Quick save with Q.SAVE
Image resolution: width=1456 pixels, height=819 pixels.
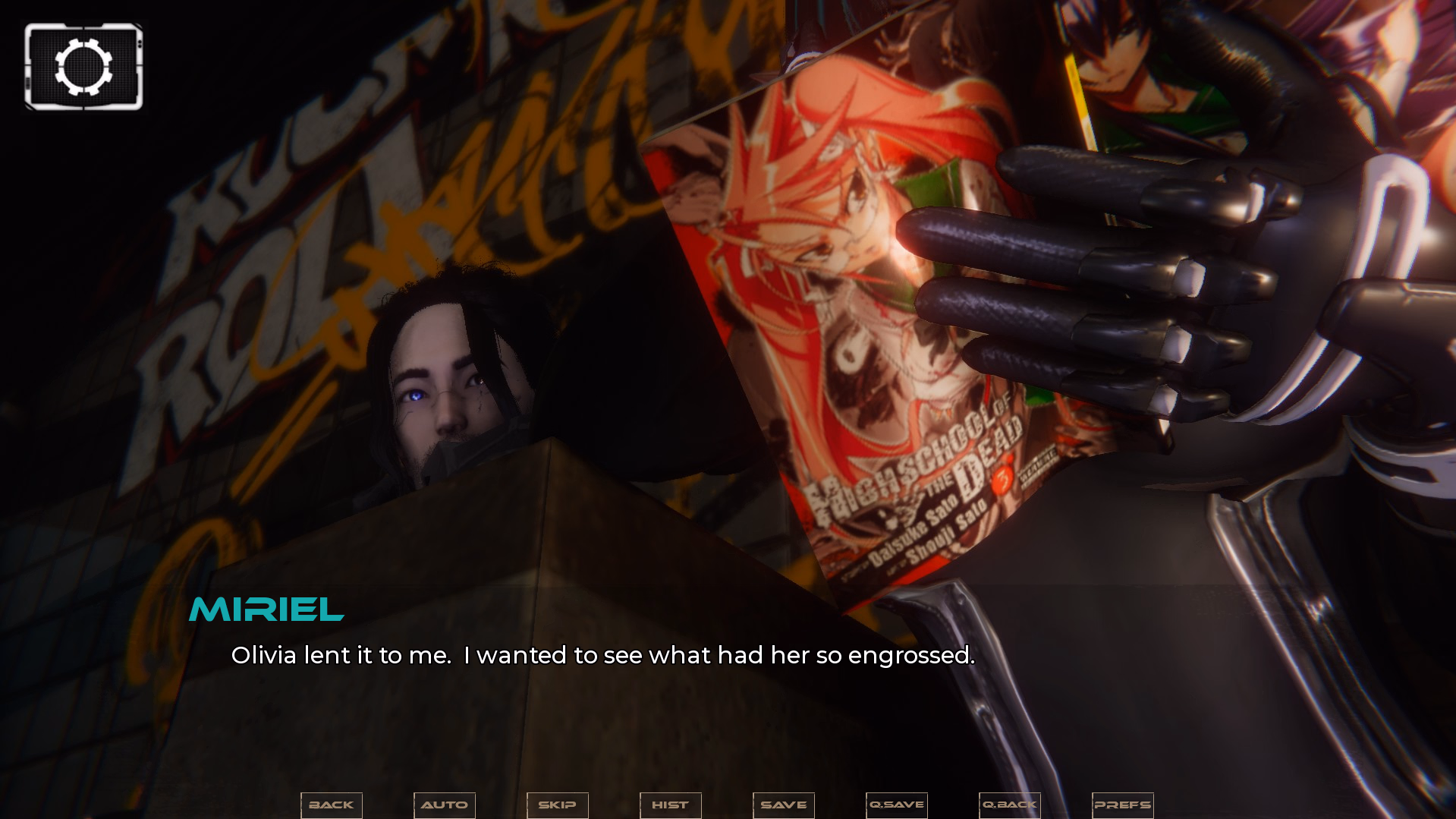(x=897, y=805)
